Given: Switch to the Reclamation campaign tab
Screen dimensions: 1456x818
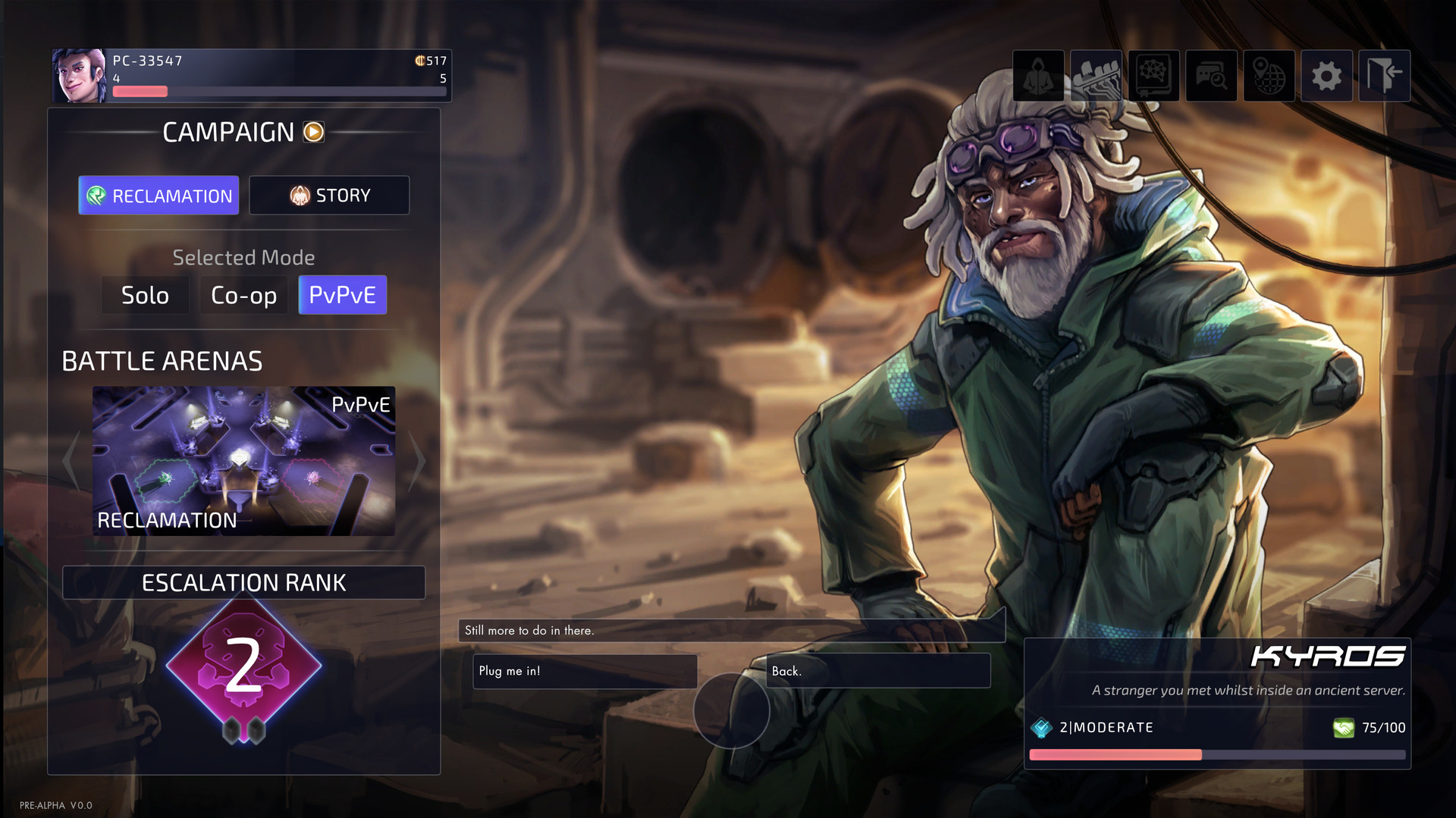Looking at the screenshot, I should pyautogui.click(x=158, y=196).
